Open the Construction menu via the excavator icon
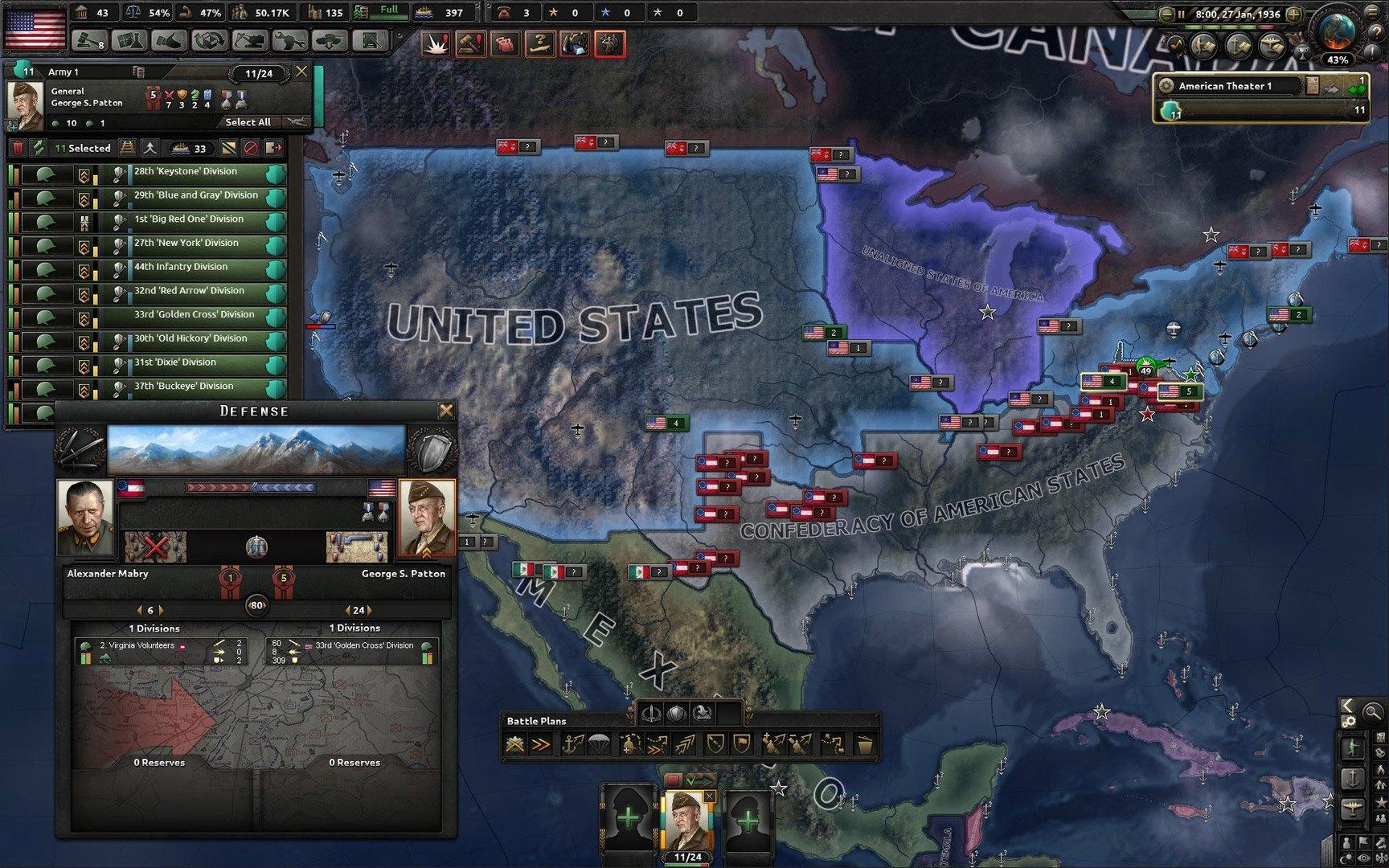Image resolution: width=1389 pixels, height=868 pixels. point(252,39)
